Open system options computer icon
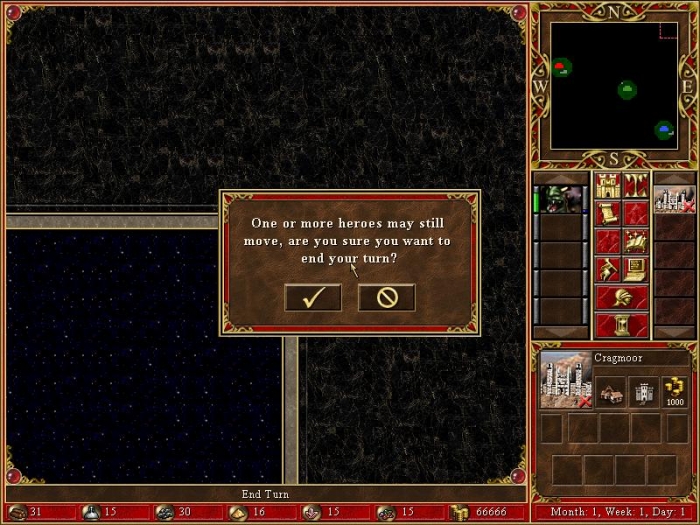 coord(635,269)
